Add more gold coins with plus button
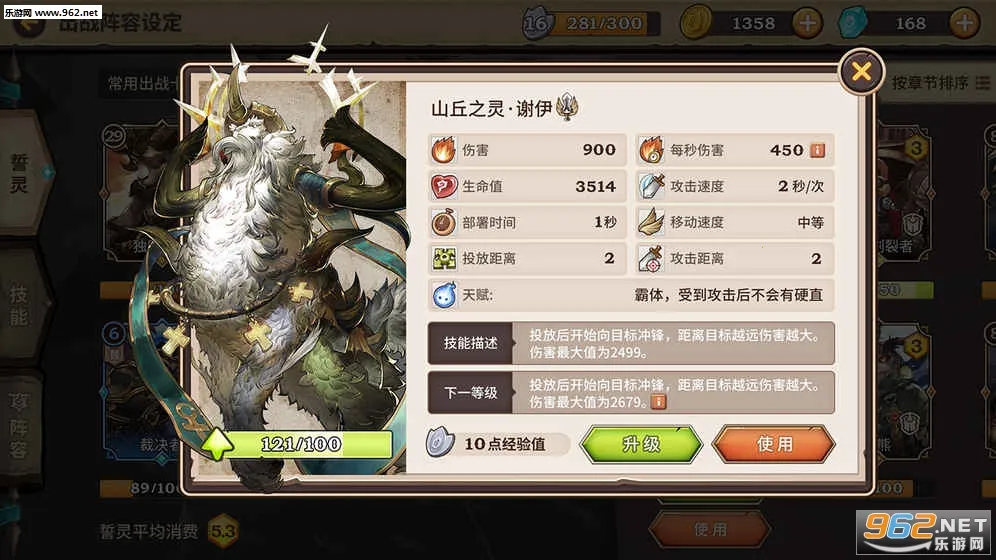 click(x=807, y=22)
